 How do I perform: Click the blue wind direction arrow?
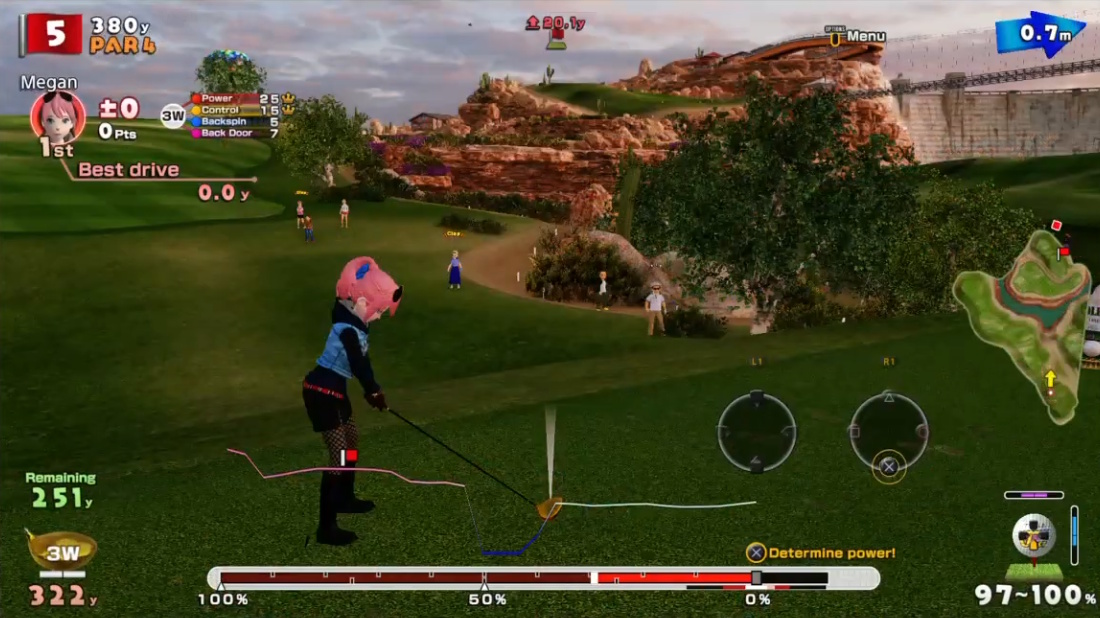pos(1040,34)
